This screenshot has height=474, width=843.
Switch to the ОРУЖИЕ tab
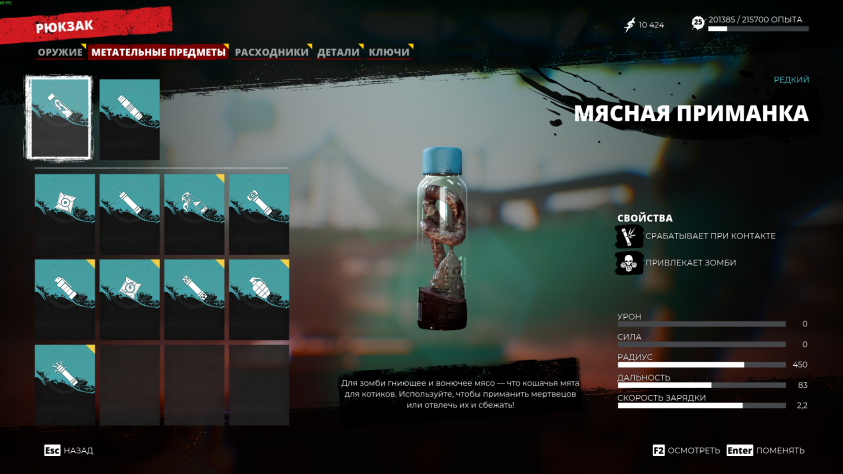[x=60, y=52]
